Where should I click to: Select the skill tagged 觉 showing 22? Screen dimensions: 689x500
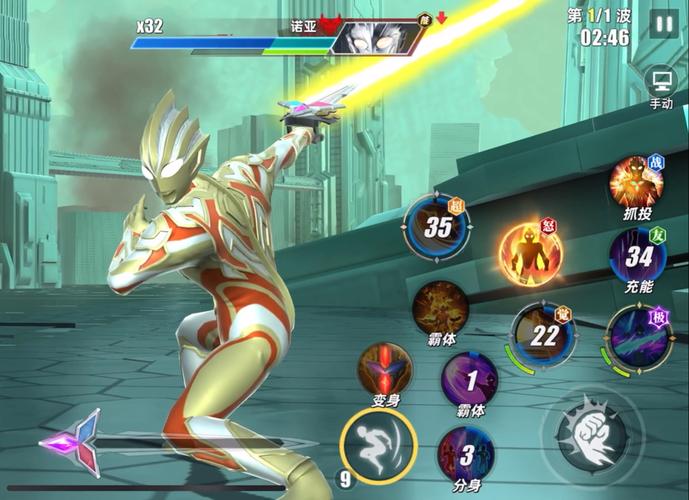(542, 334)
